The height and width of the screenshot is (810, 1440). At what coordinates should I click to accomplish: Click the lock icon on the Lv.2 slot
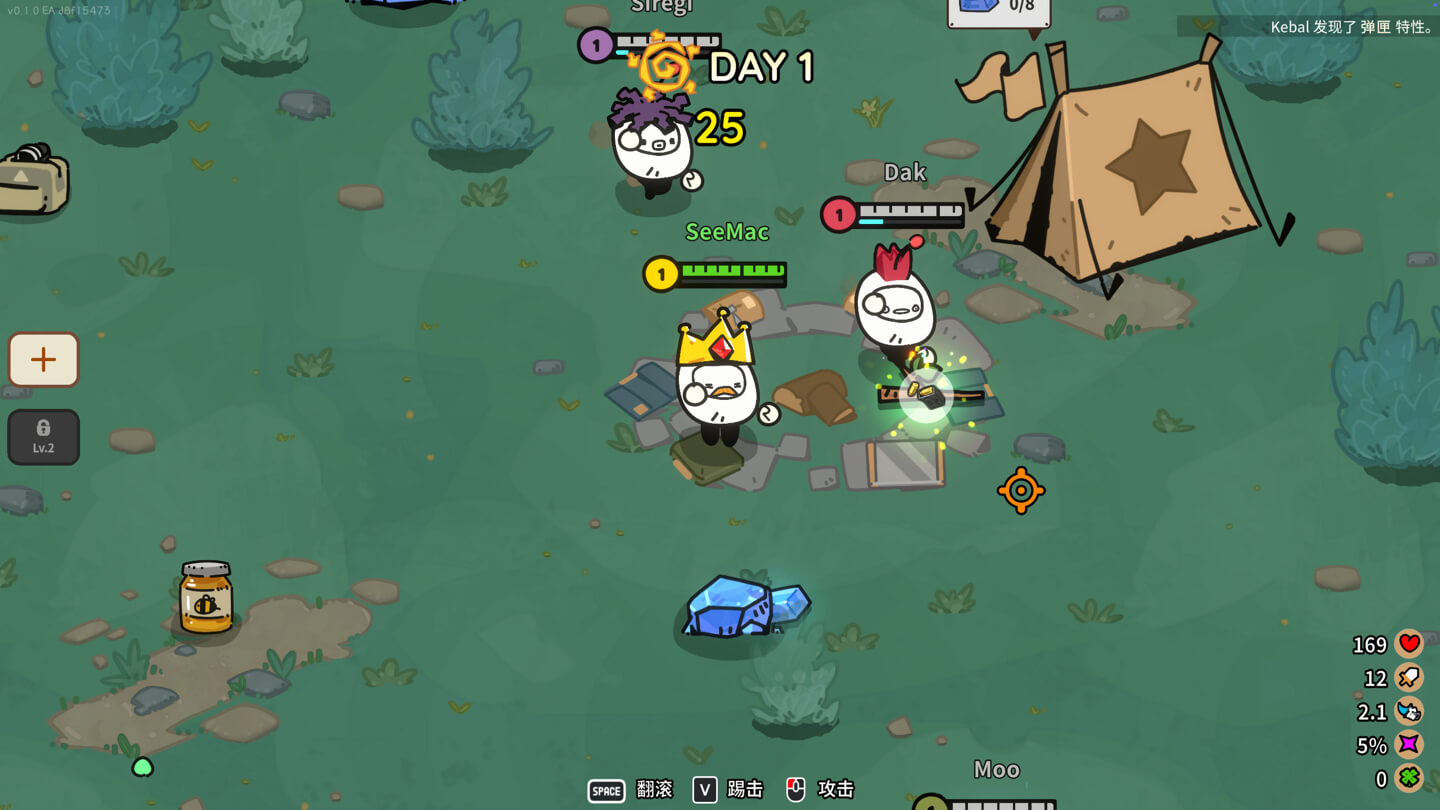point(43,430)
